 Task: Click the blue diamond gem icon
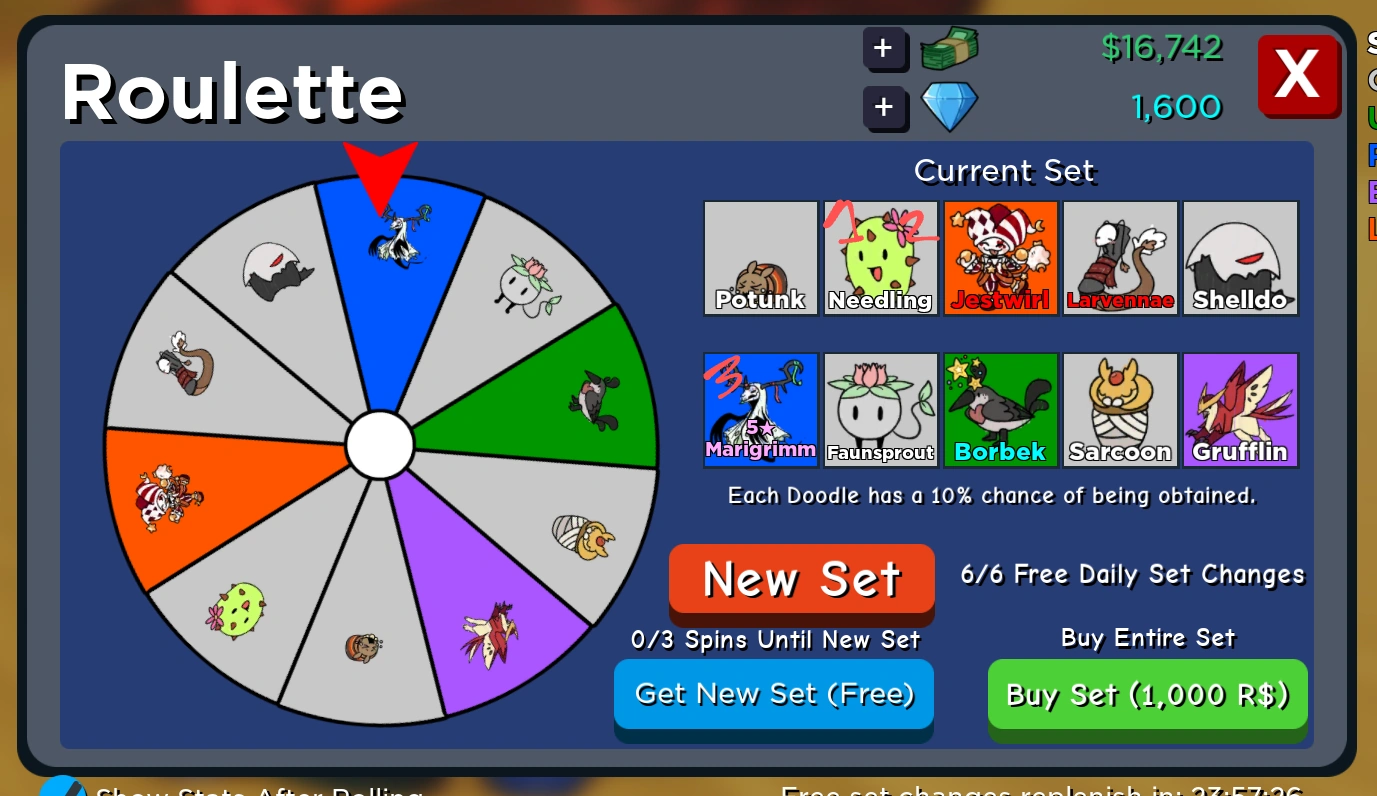coord(948,107)
